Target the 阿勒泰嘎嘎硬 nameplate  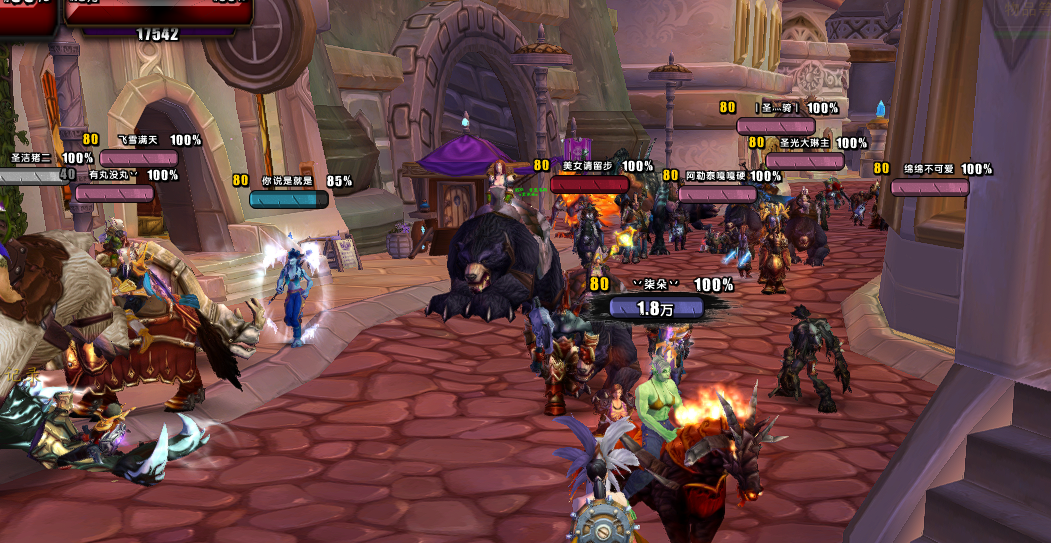click(717, 193)
